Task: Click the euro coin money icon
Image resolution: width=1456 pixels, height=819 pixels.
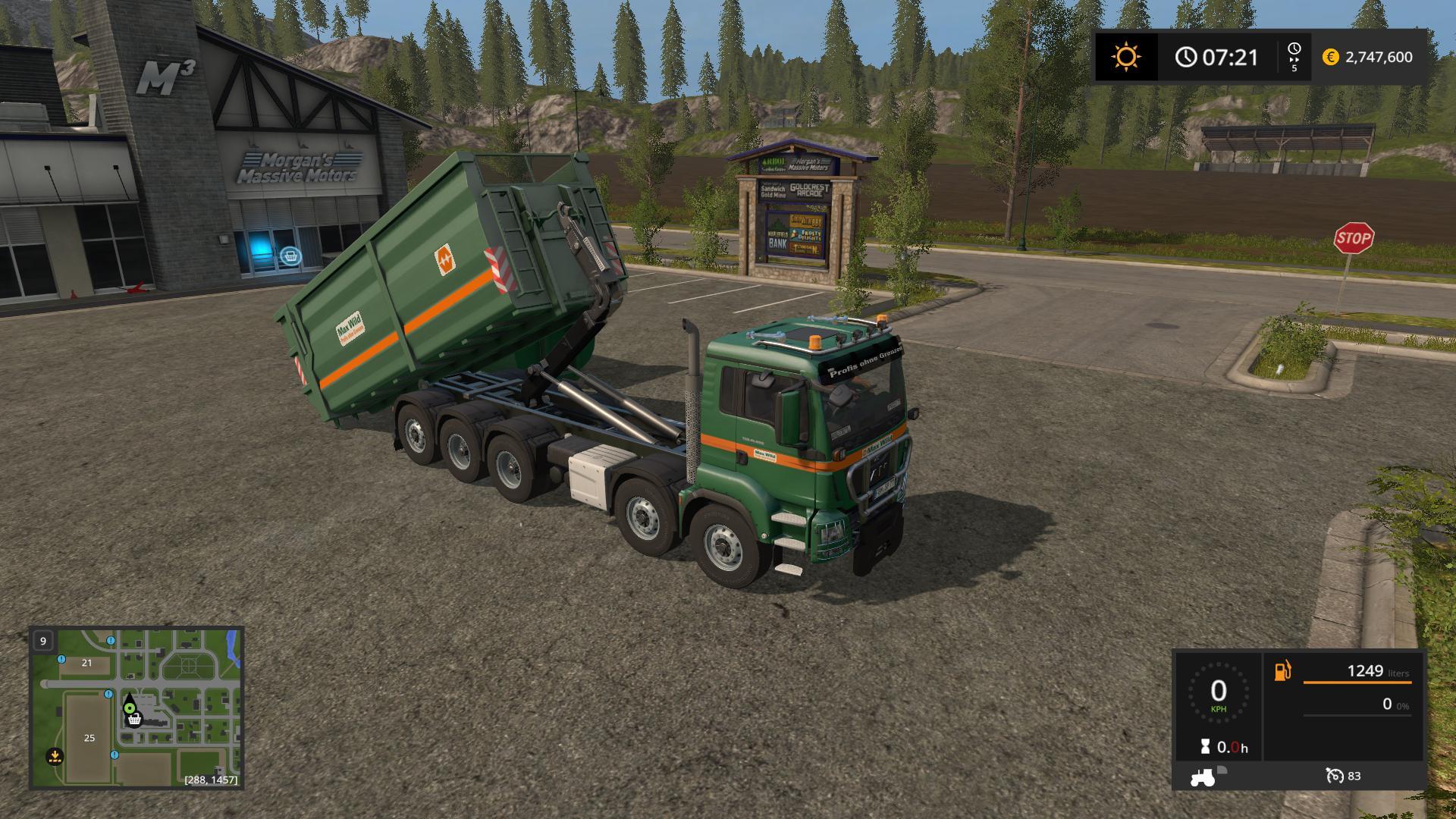Action: point(1330,57)
